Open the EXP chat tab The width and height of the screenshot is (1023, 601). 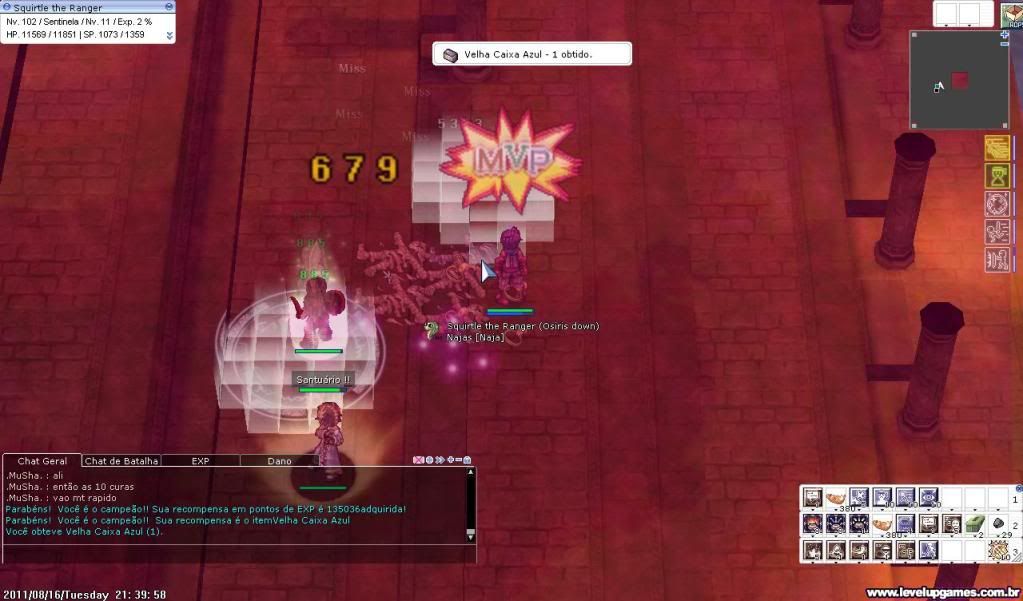[x=200, y=461]
